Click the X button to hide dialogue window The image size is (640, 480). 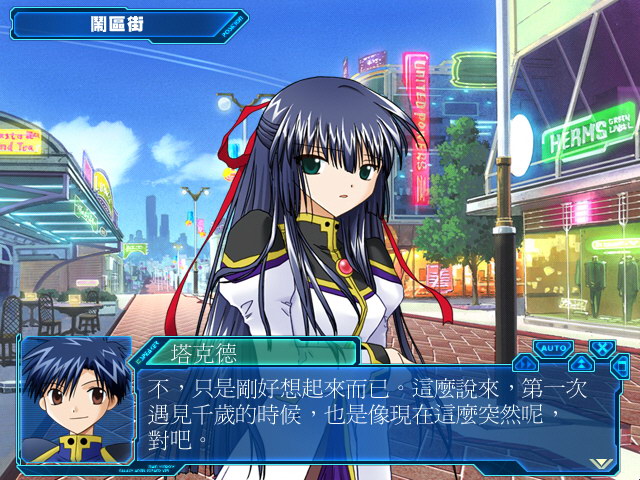click(x=603, y=349)
